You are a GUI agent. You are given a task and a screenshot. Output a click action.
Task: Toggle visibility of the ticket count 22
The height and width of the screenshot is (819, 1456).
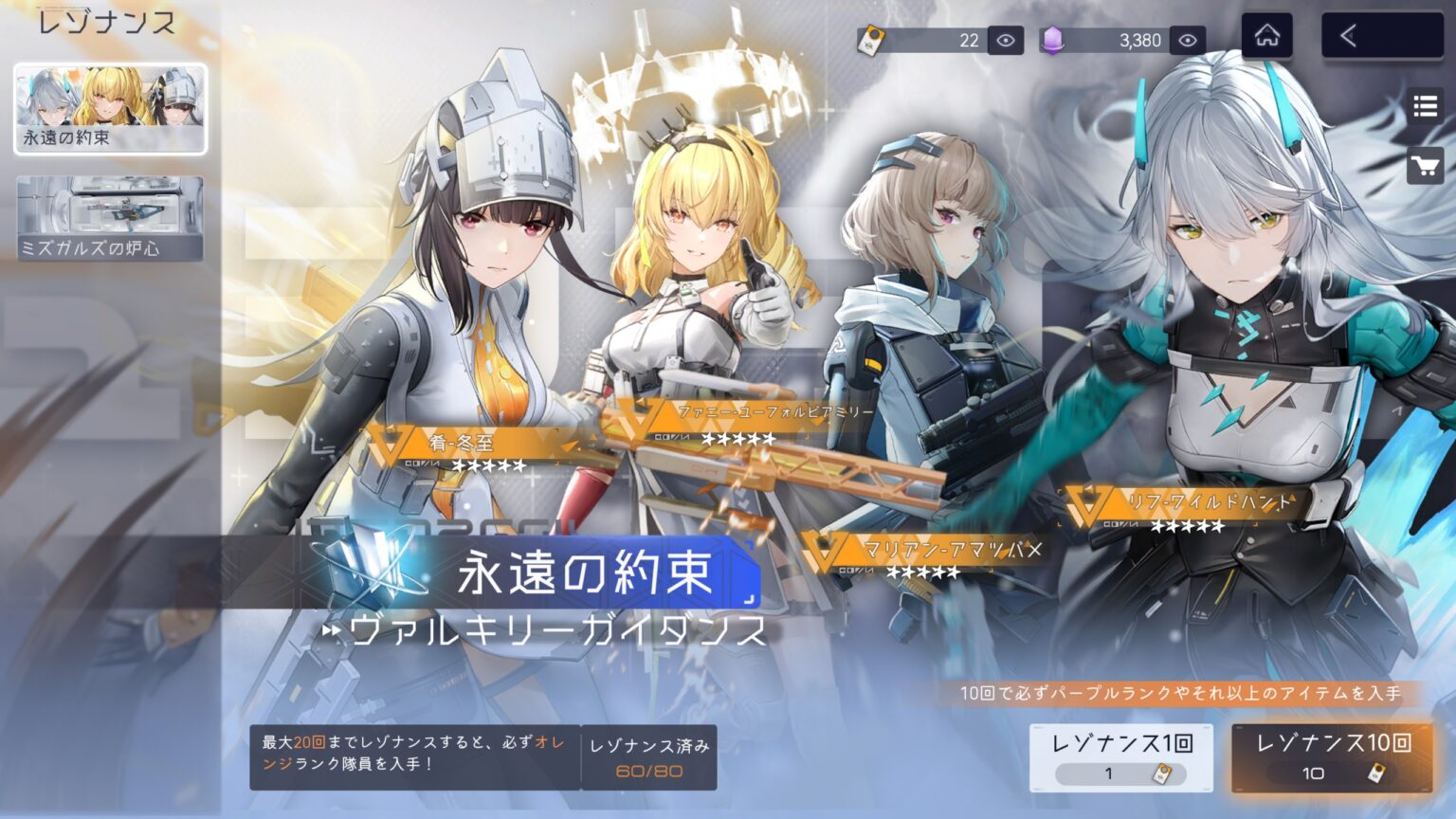[1008, 39]
